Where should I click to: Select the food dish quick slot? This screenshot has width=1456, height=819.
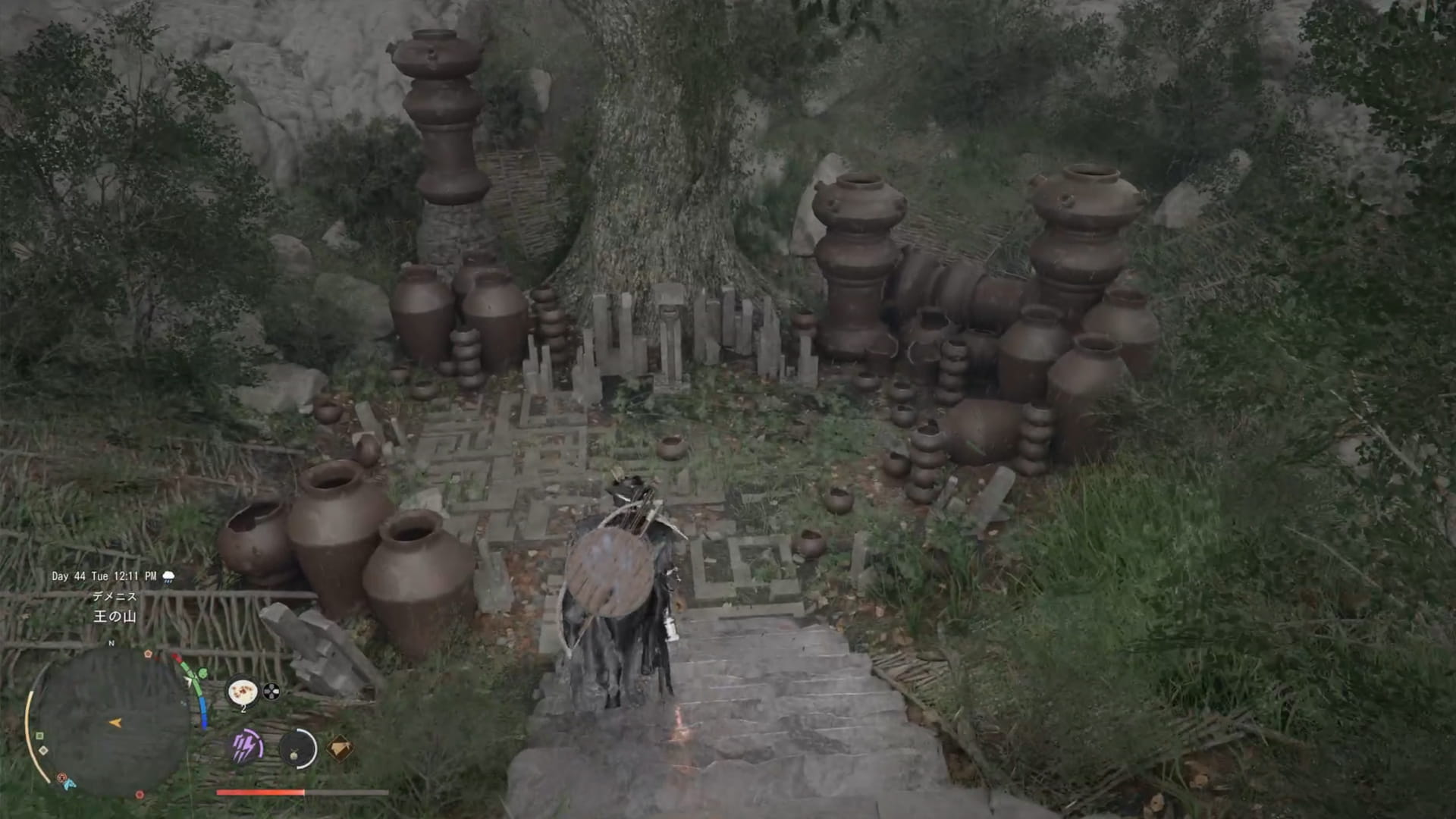[243, 692]
